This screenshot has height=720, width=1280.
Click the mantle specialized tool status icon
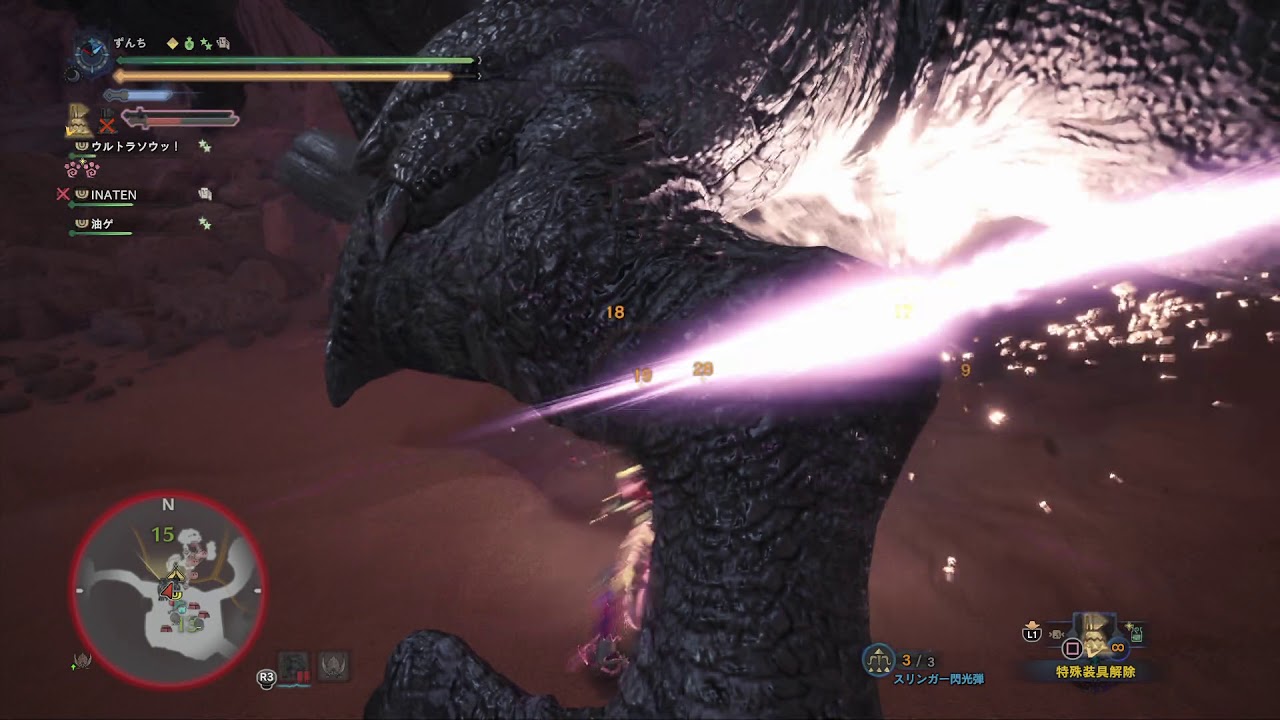(79, 120)
